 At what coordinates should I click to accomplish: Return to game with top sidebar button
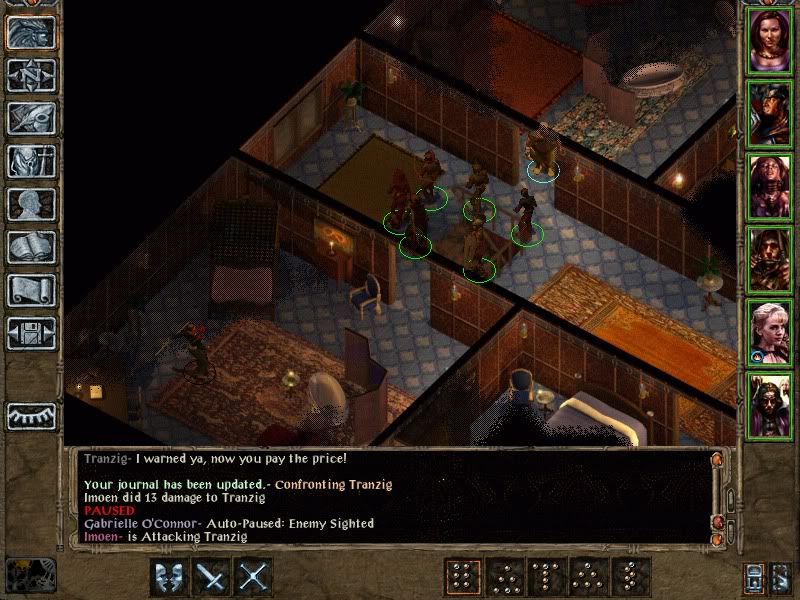click(31, 30)
